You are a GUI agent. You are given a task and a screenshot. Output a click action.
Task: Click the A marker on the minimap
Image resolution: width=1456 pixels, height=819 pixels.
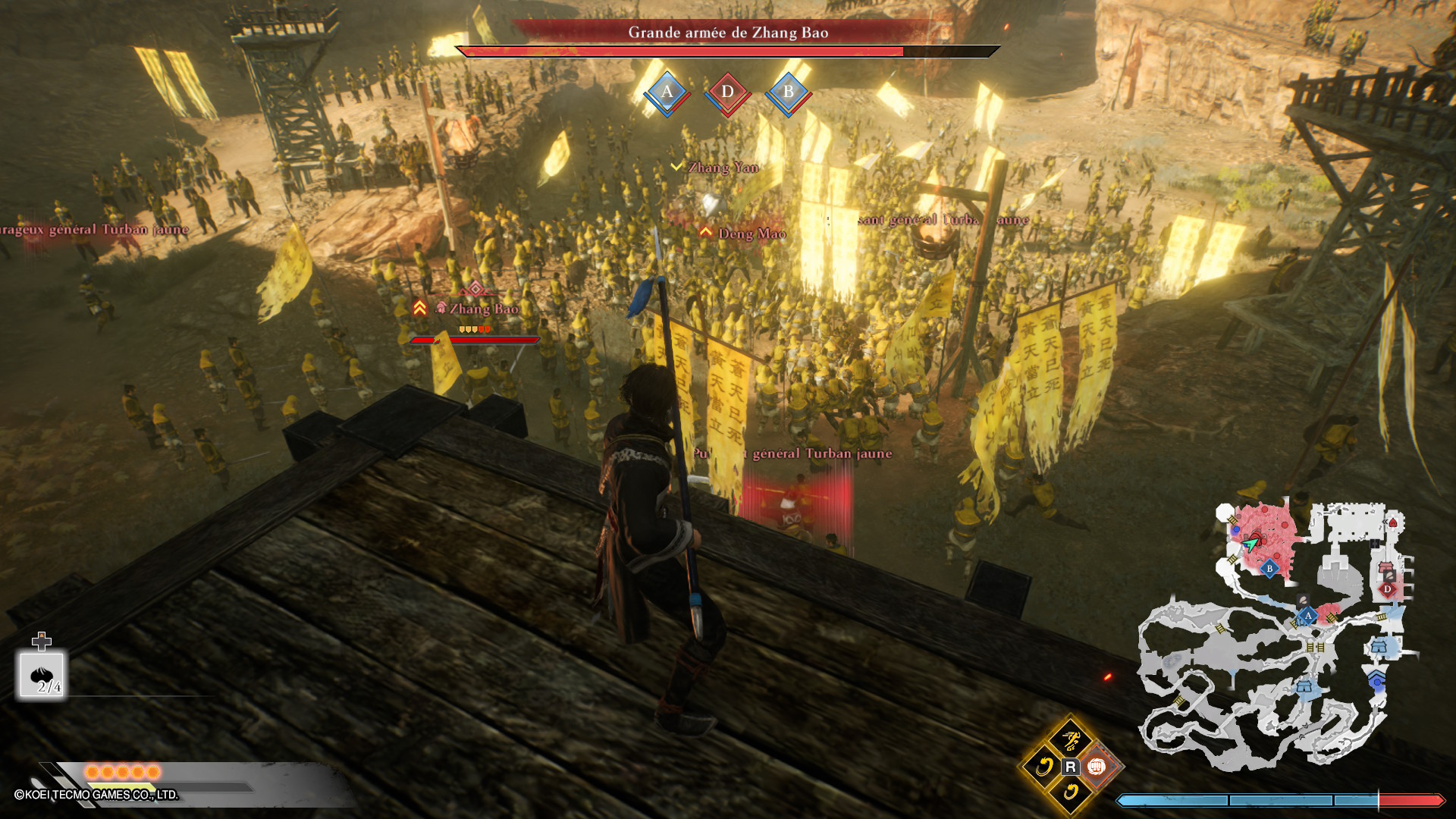(1308, 616)
